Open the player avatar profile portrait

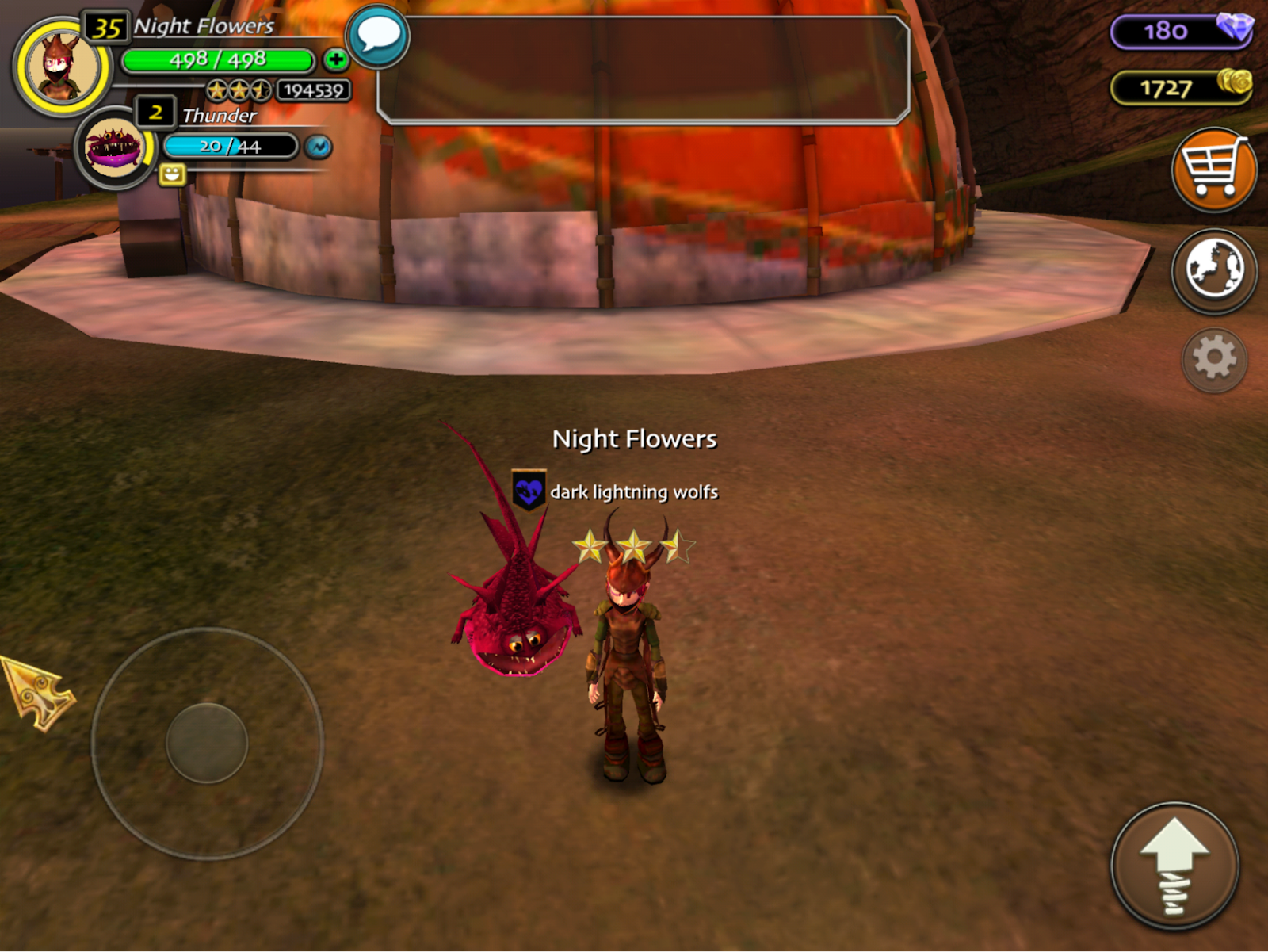[62, 67]
